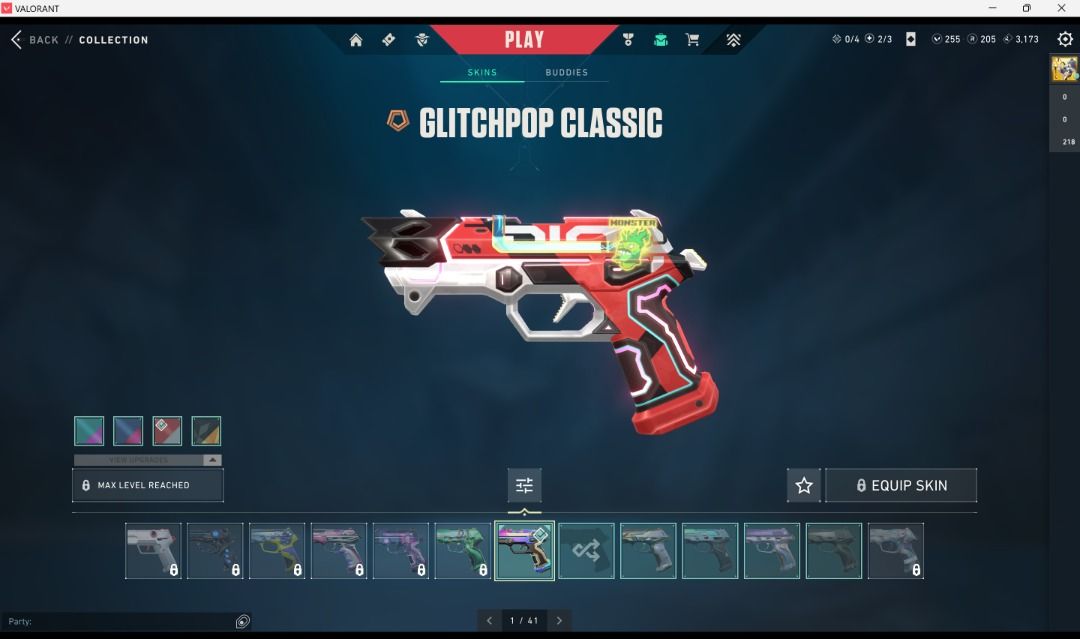Switch to the Buddies tab
The image size is (1080, 639).
coord(566,73)
